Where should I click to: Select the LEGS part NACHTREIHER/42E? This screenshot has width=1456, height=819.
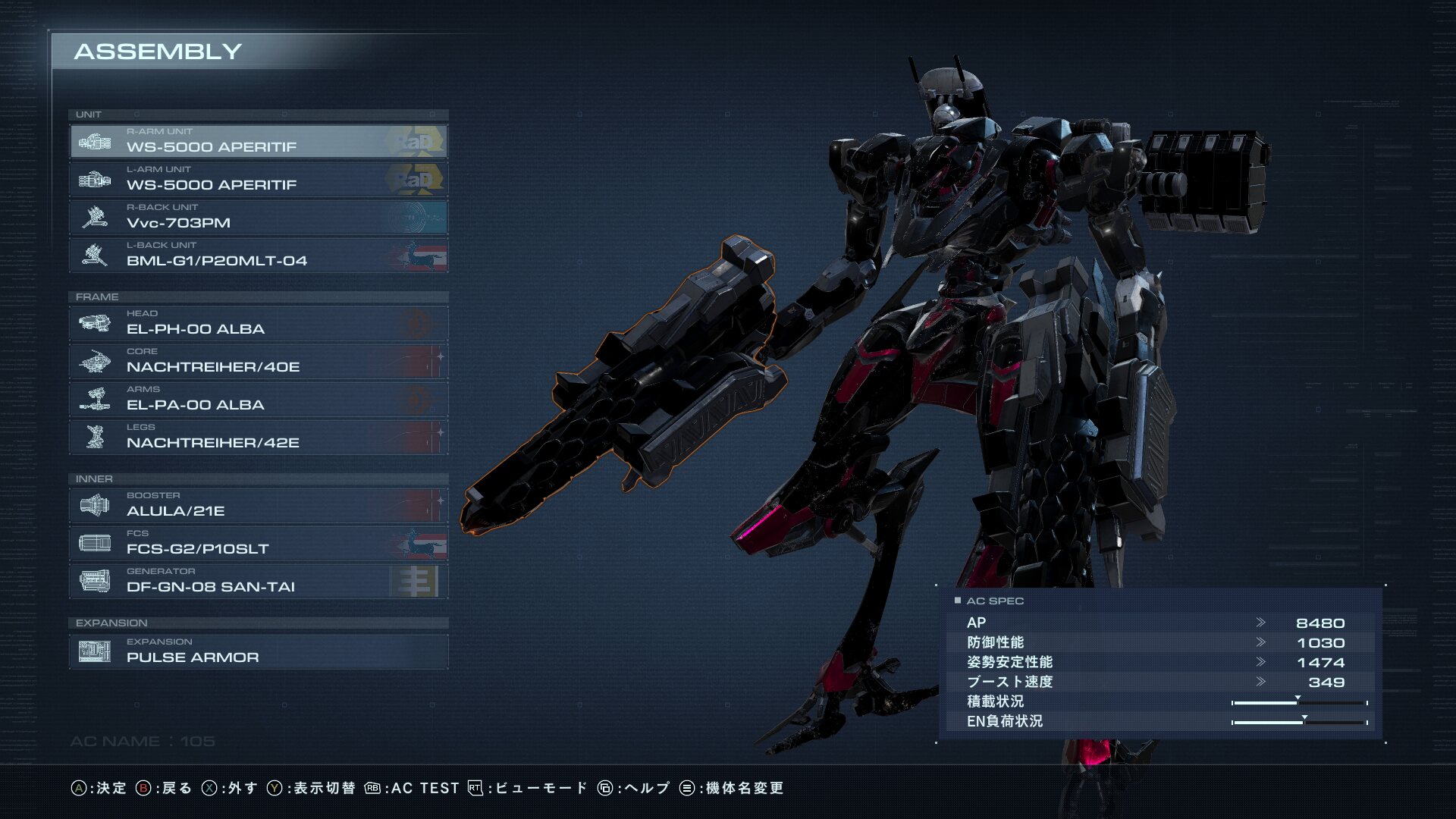[258, 438]
